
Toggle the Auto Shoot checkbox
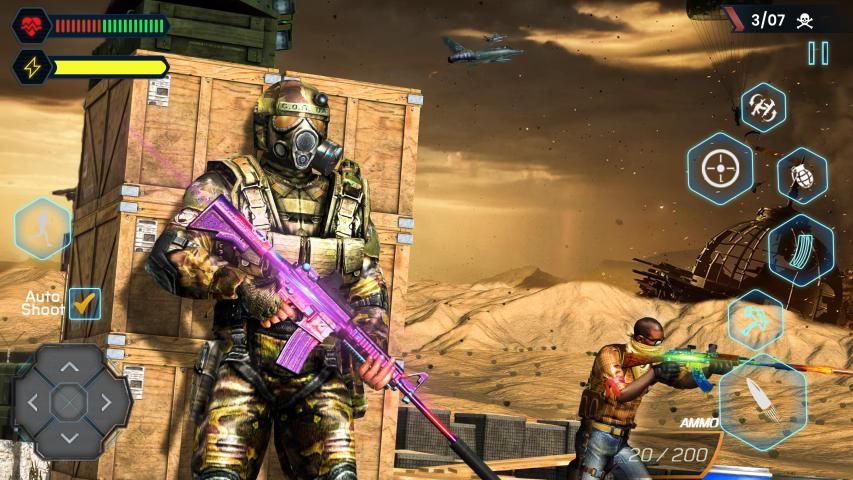85,304
